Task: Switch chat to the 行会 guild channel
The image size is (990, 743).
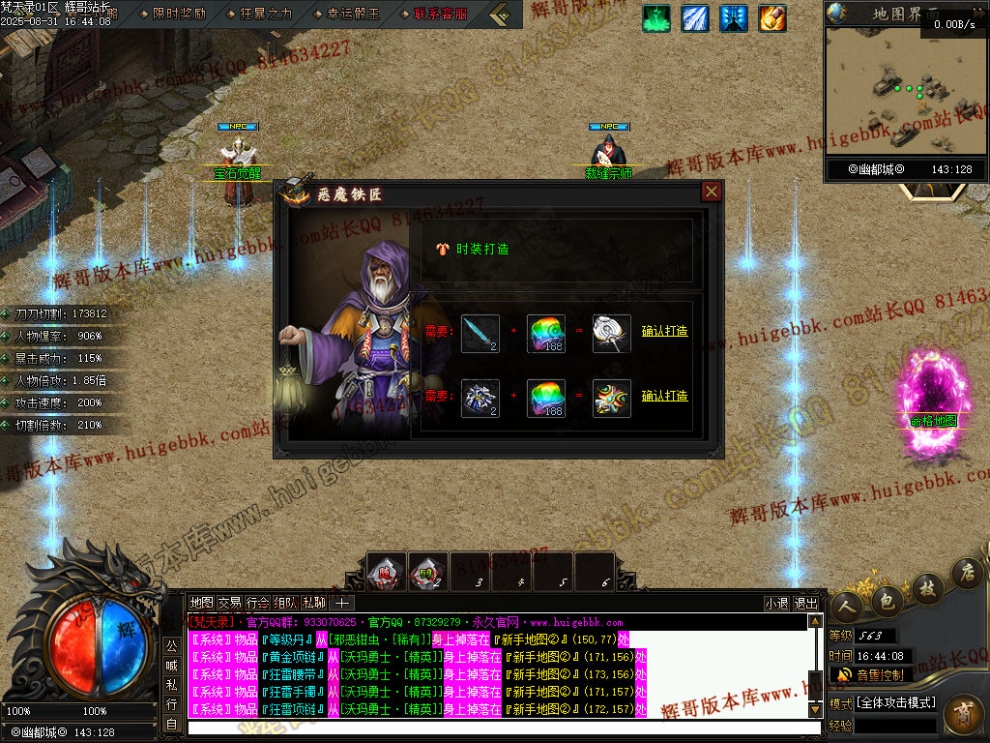Action: 258,603
